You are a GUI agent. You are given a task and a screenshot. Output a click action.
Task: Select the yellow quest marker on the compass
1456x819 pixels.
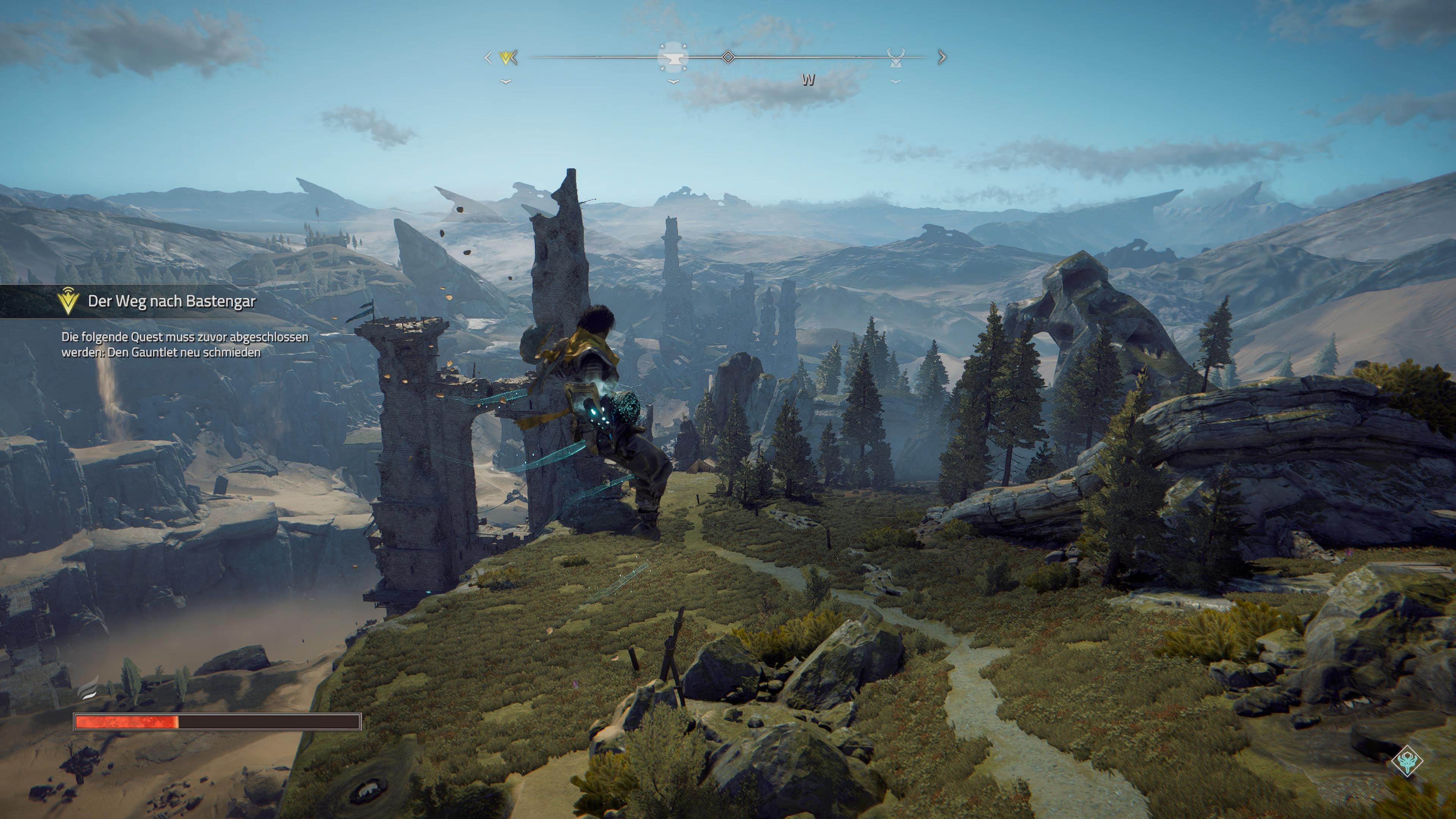click(507, 58)
